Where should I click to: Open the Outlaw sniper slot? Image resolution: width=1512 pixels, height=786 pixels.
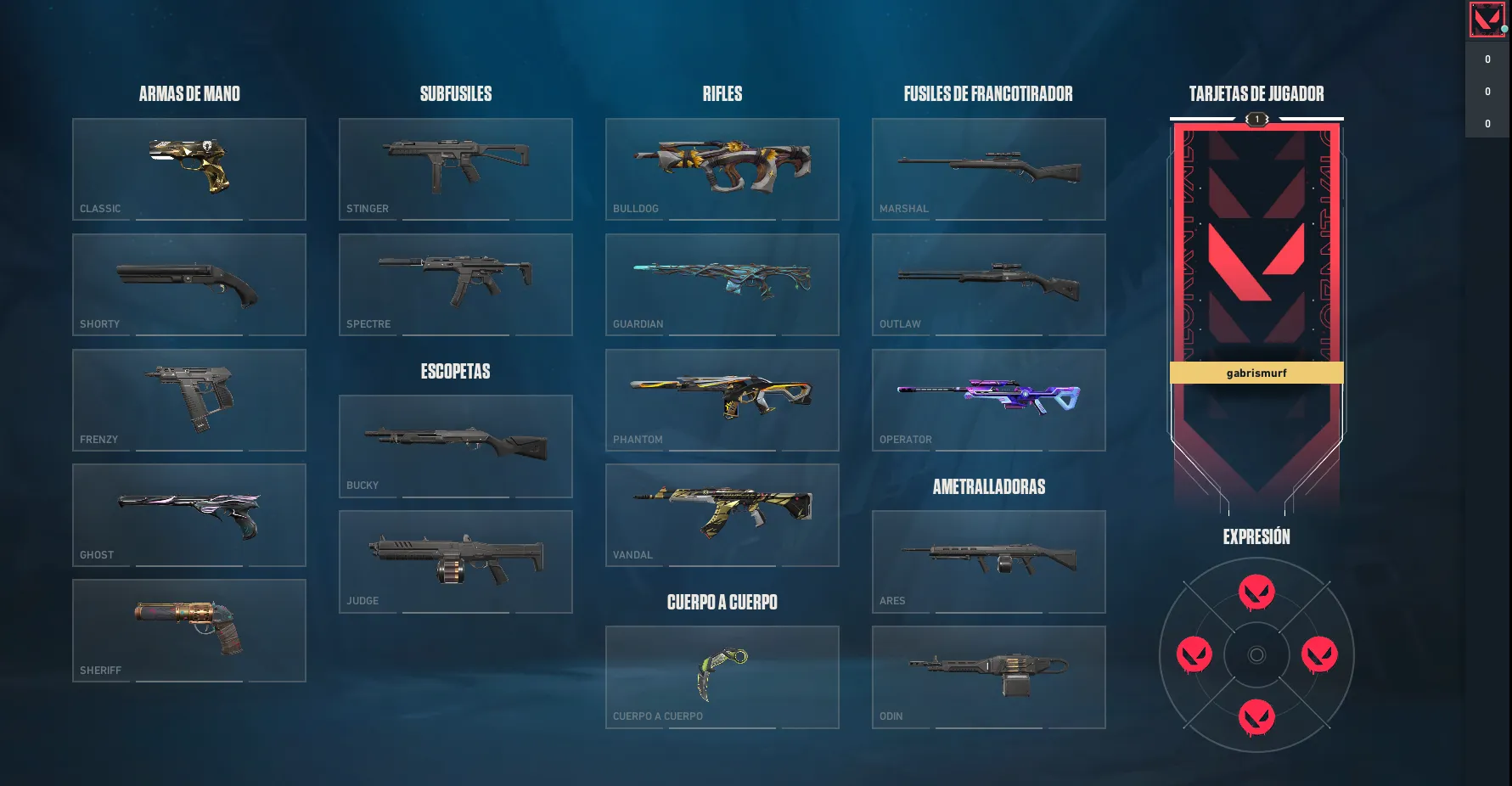coord(989,284)
